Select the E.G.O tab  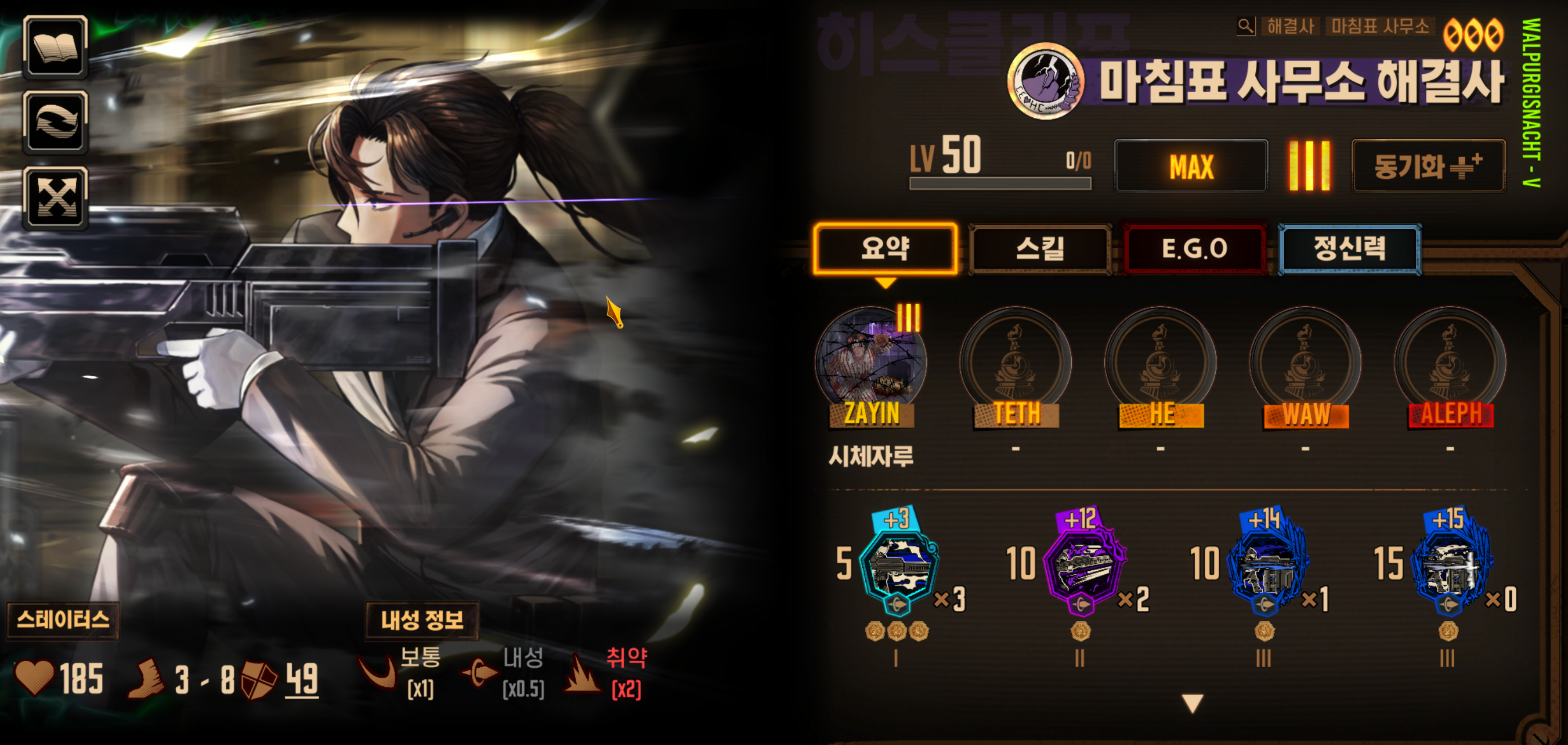pyautogui.click(x=1194, y=249)
